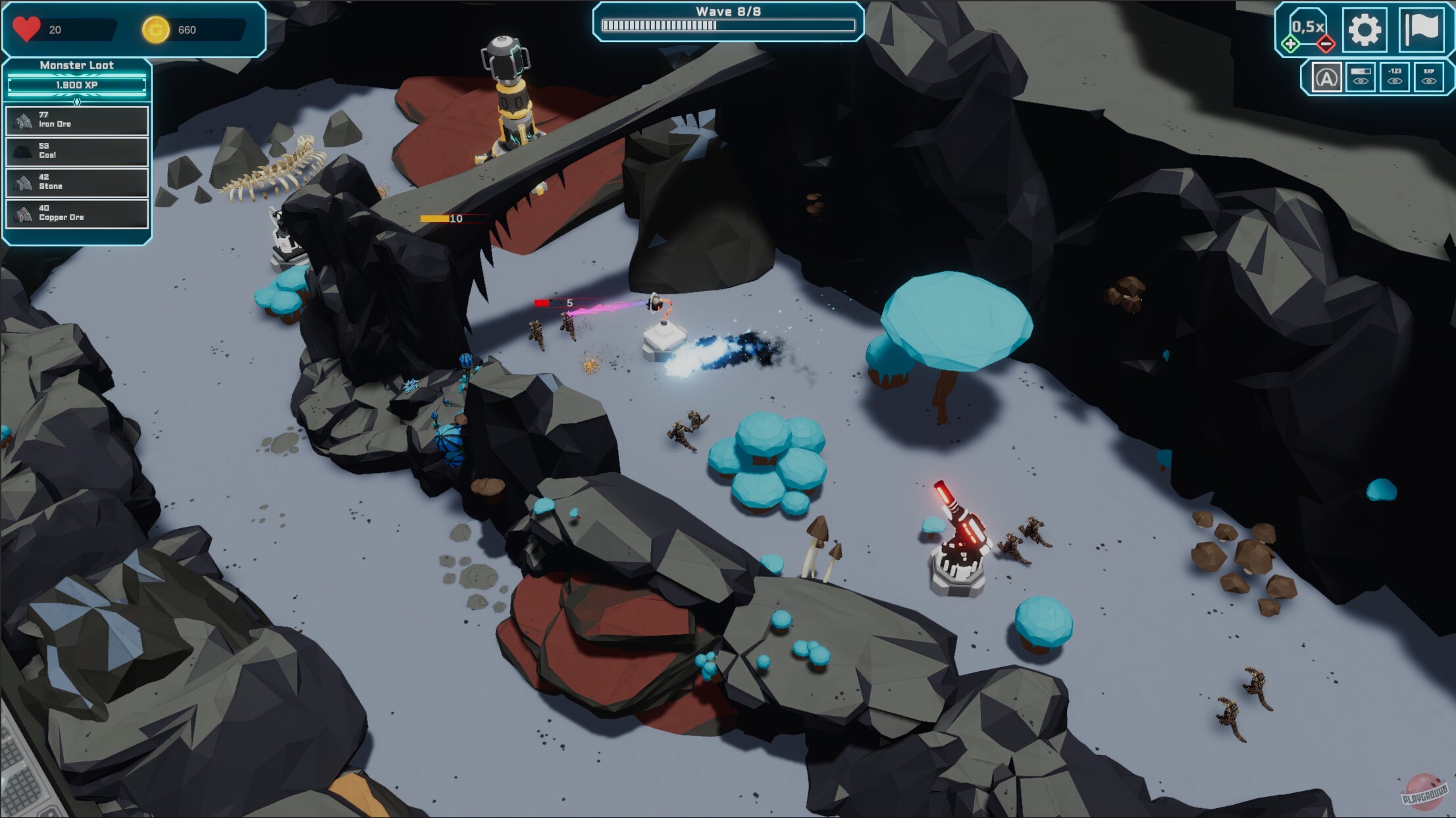Image resolution: width=1456 pixels, height=818 pixels.
Task: Toggle health bar visibility
Action: (1361, 78)
